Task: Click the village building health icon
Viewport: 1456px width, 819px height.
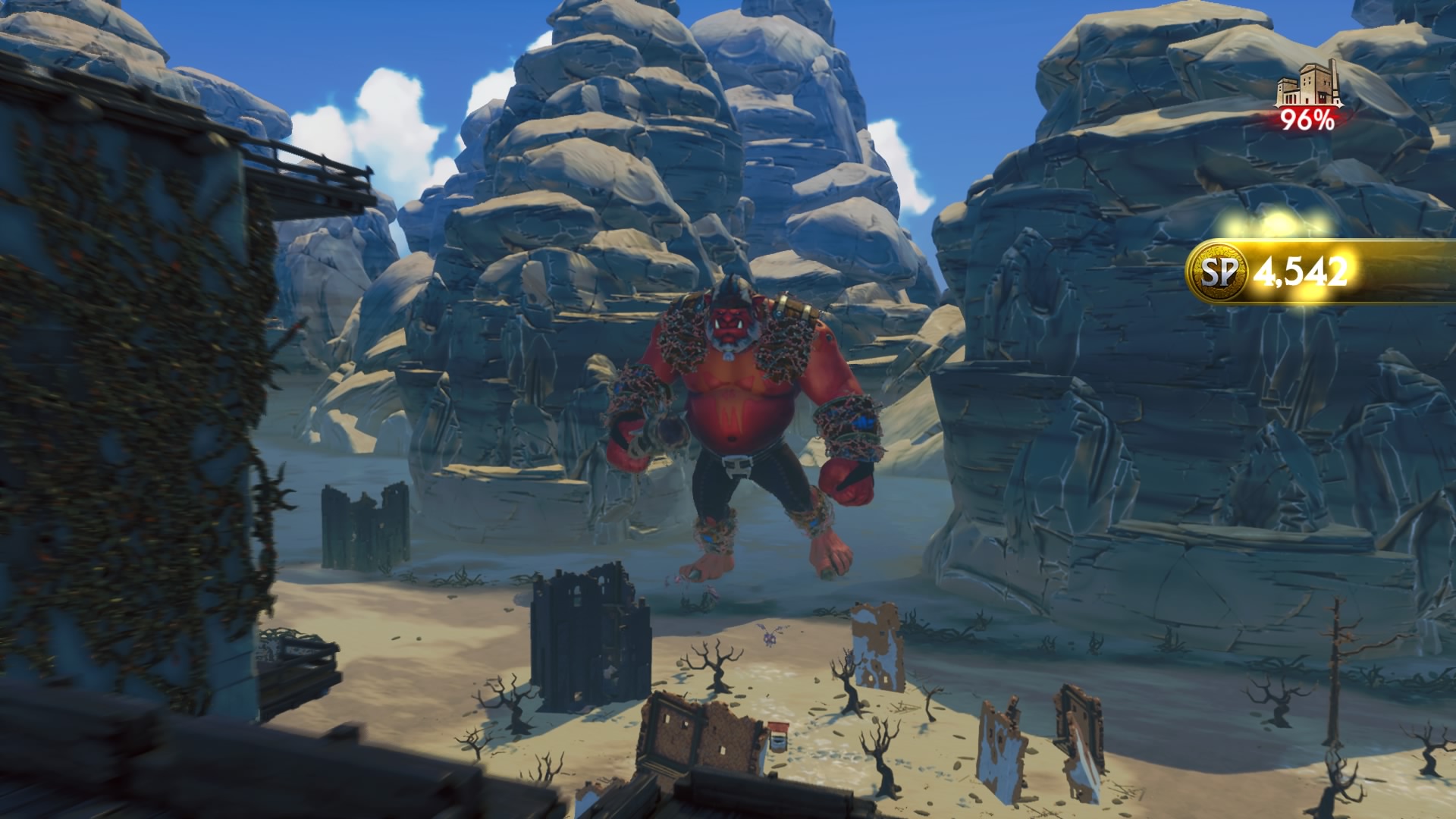Action: [1305, 93]
